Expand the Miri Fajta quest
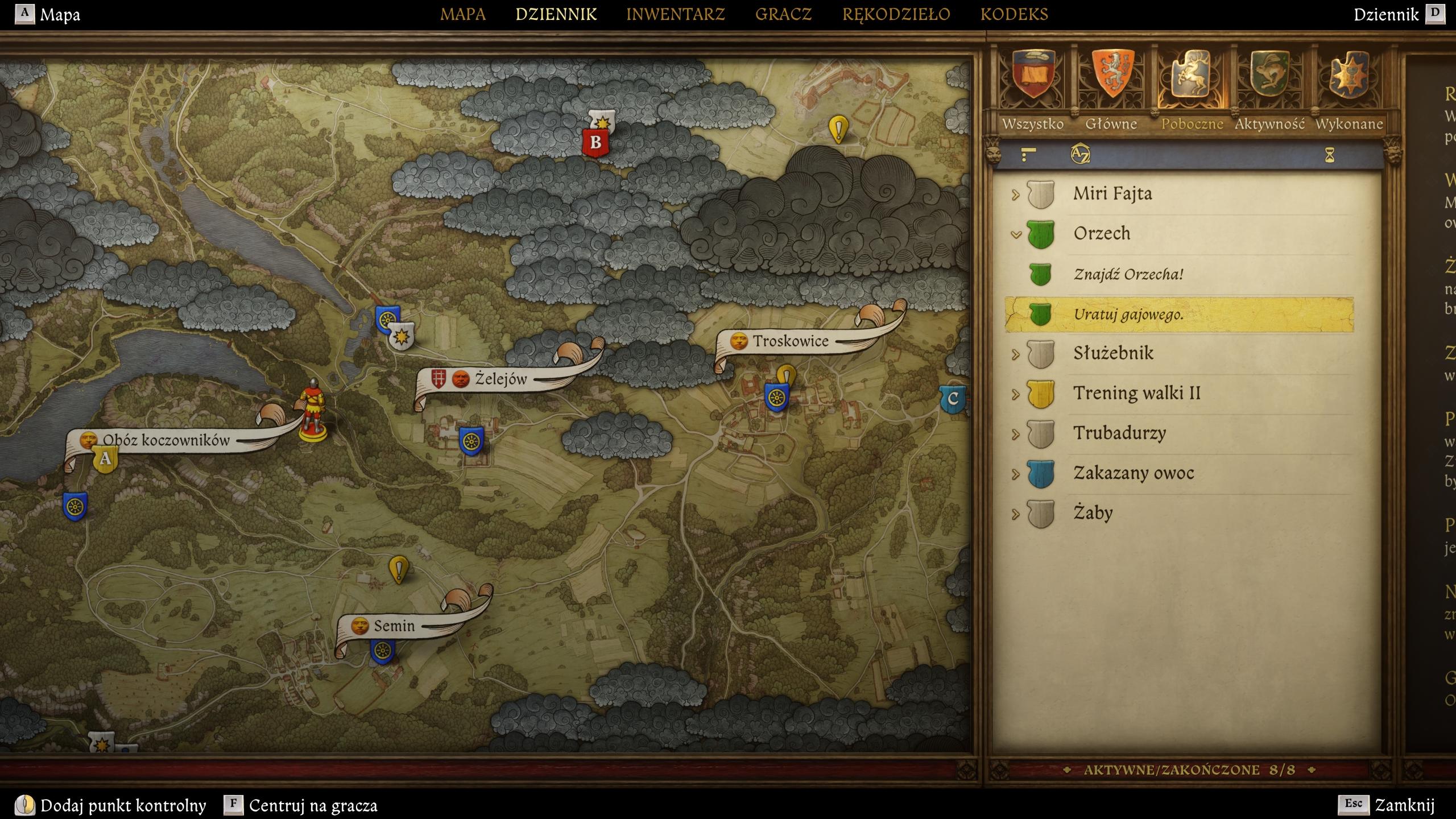The height and width of the screenshot is (819, 1456). click(1016, 195)
